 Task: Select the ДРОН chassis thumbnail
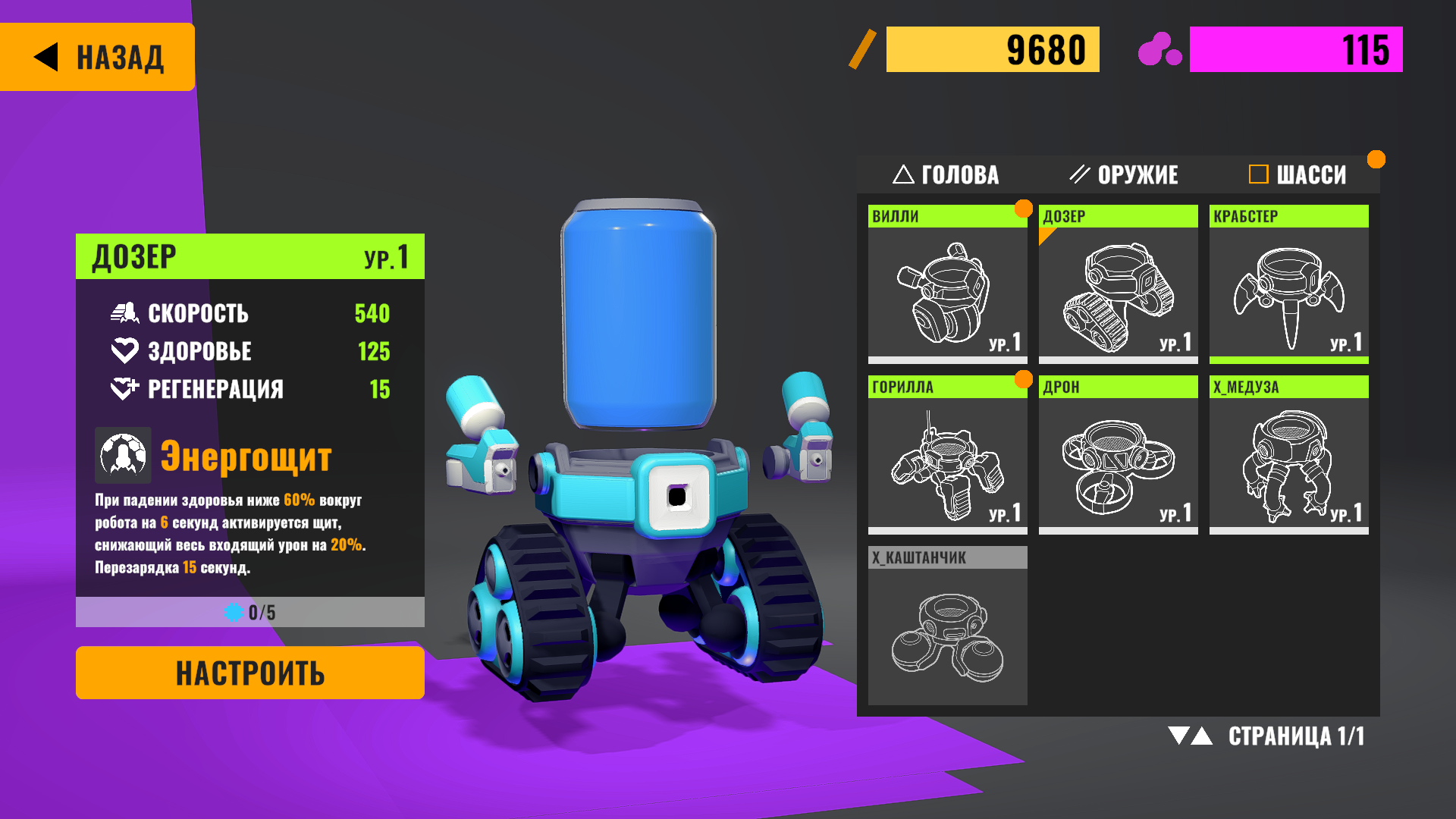point(1117,459)
